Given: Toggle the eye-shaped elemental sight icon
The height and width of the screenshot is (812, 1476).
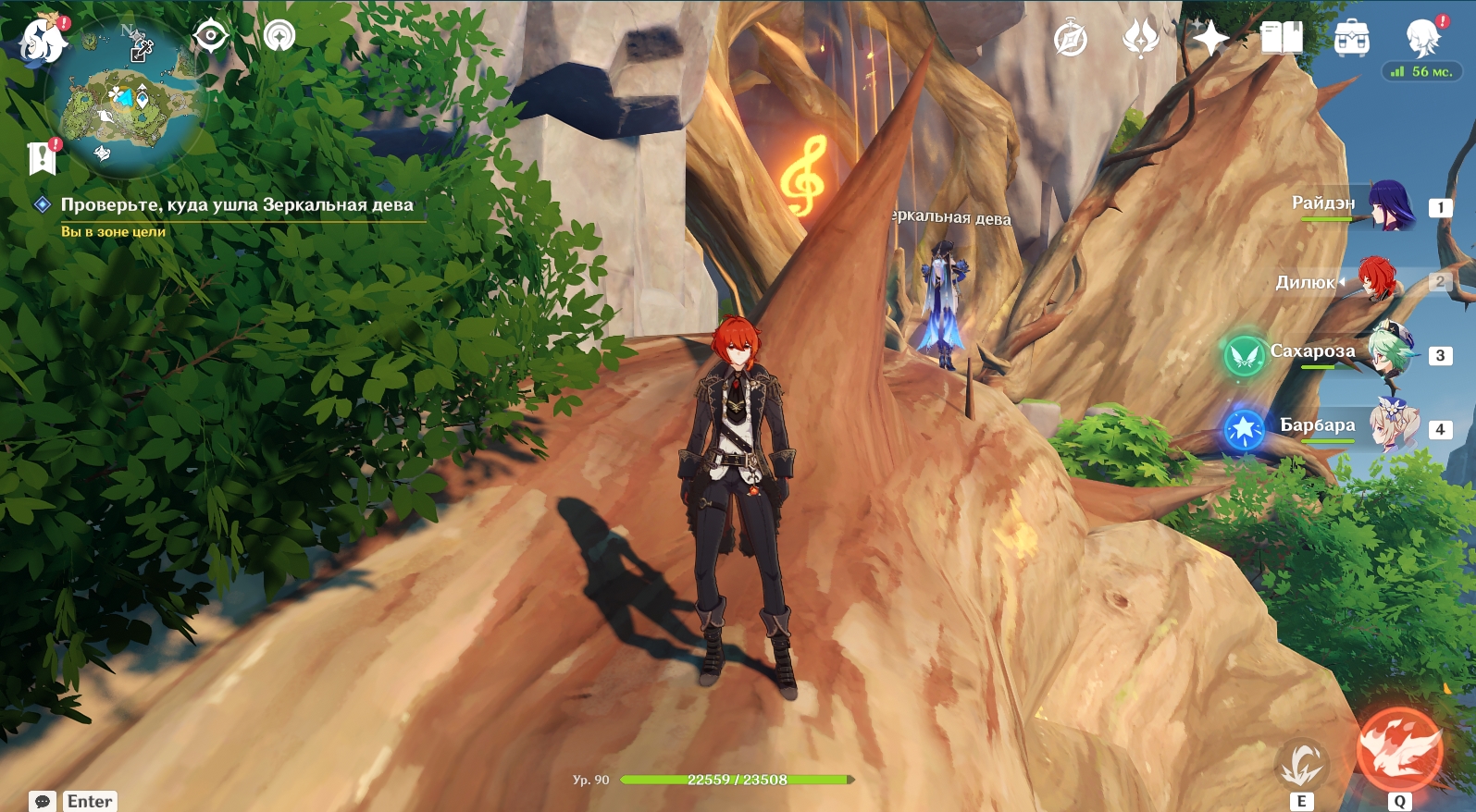Looking at the screenshot, I should click(210, 37).
